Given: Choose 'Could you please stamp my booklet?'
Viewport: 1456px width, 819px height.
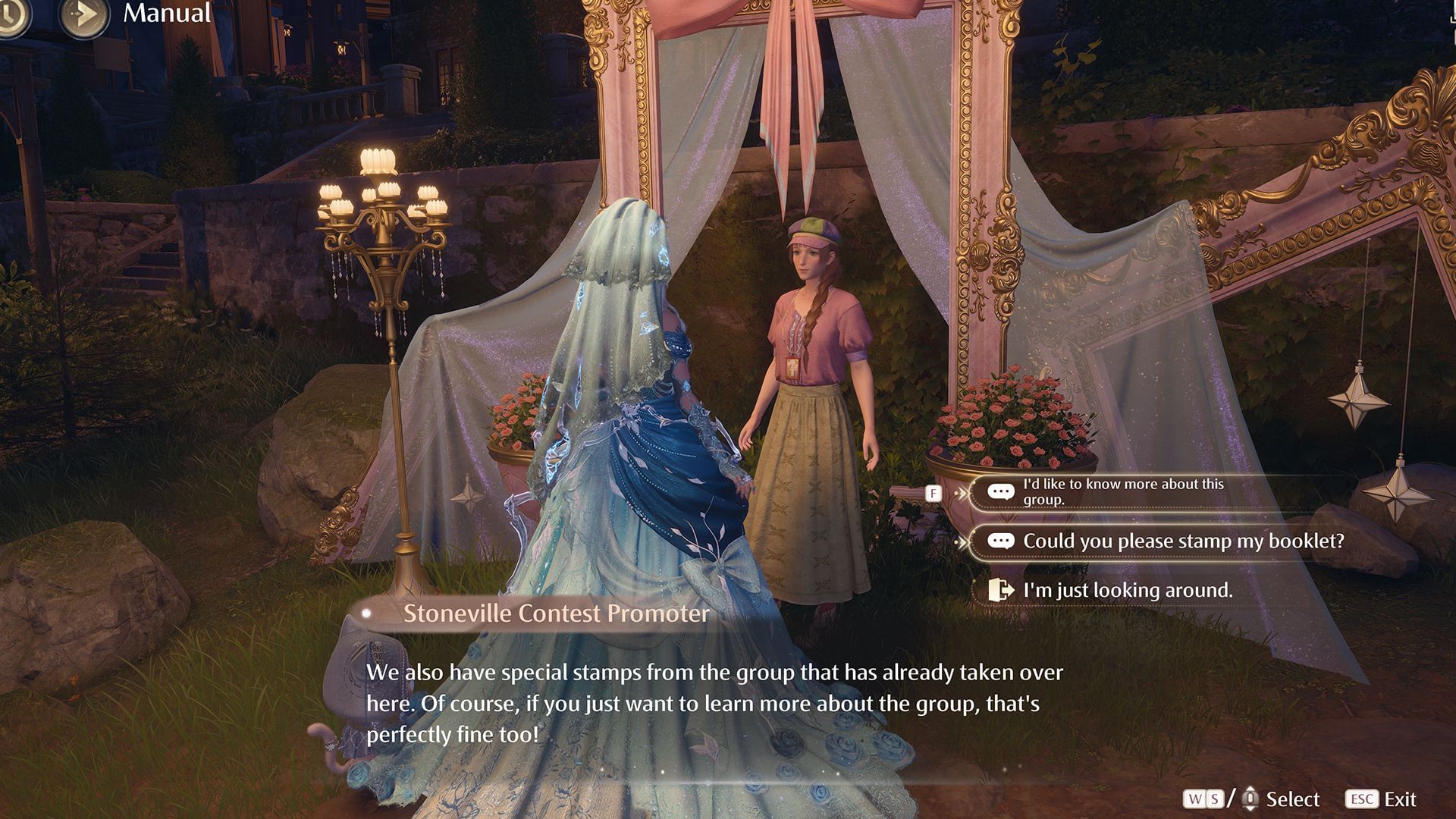Looking at the screenshot, I should tap(1183, 541).
